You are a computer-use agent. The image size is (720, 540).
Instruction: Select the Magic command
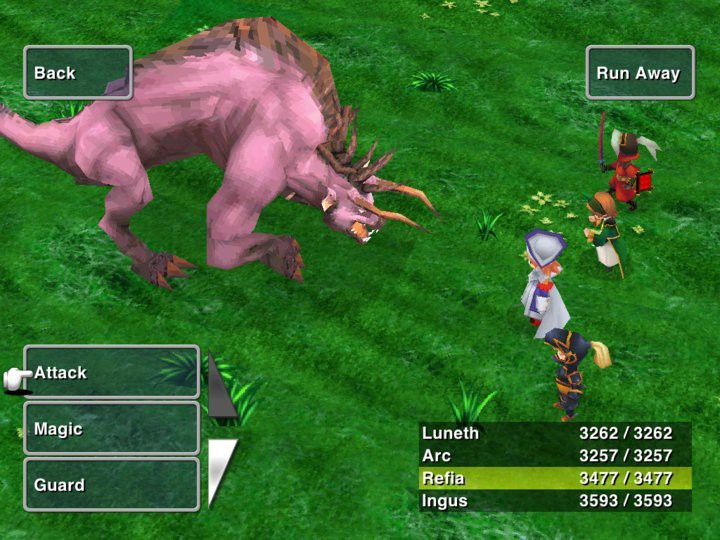[x=111, y=429]
